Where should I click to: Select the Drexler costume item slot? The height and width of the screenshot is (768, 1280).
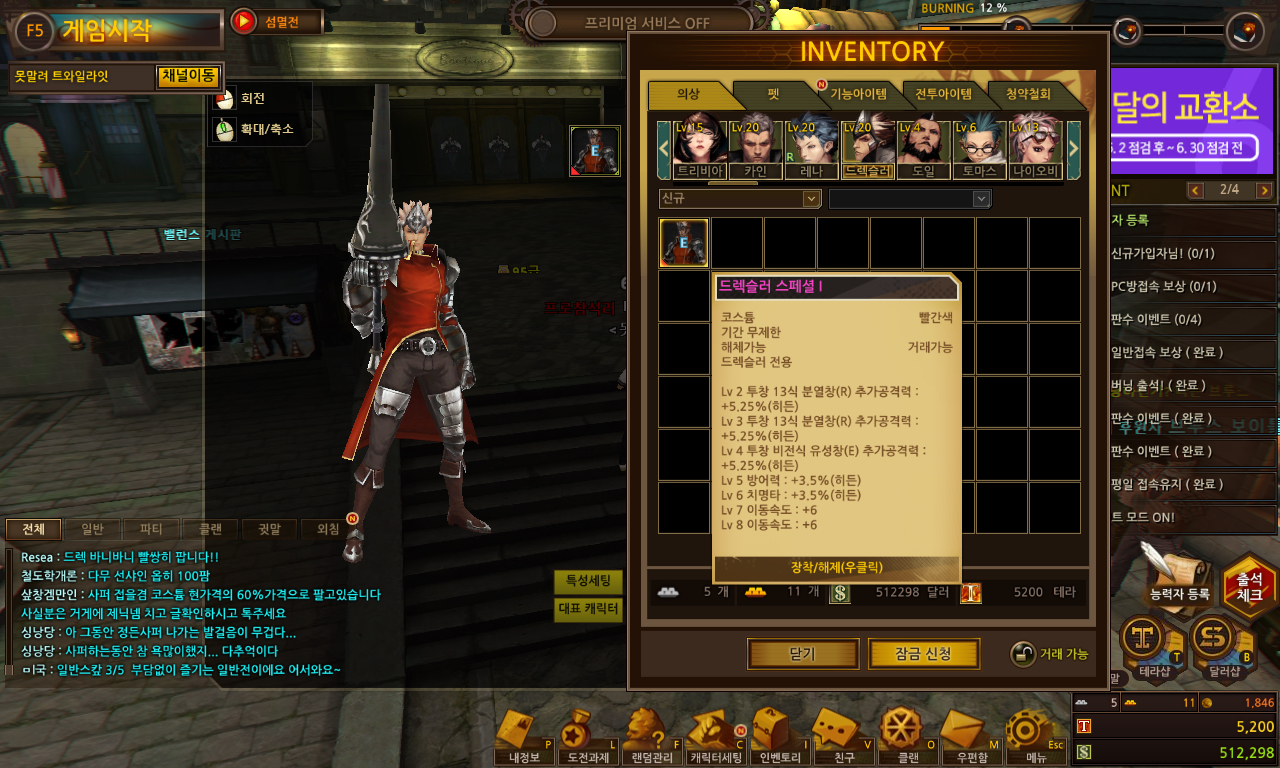coord(684,243)
